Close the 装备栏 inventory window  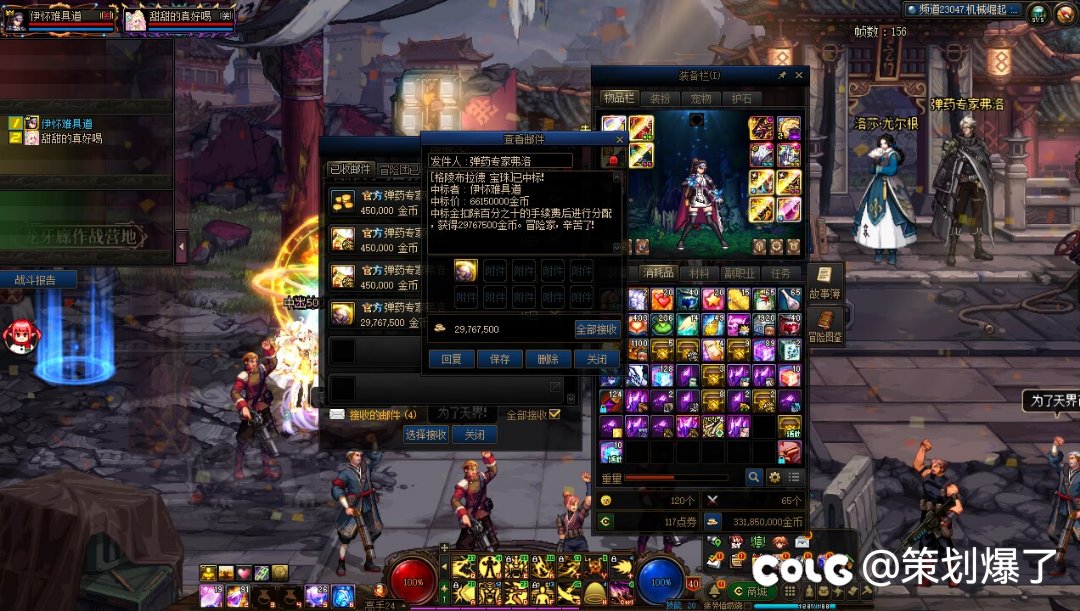[x=799, y=75]
